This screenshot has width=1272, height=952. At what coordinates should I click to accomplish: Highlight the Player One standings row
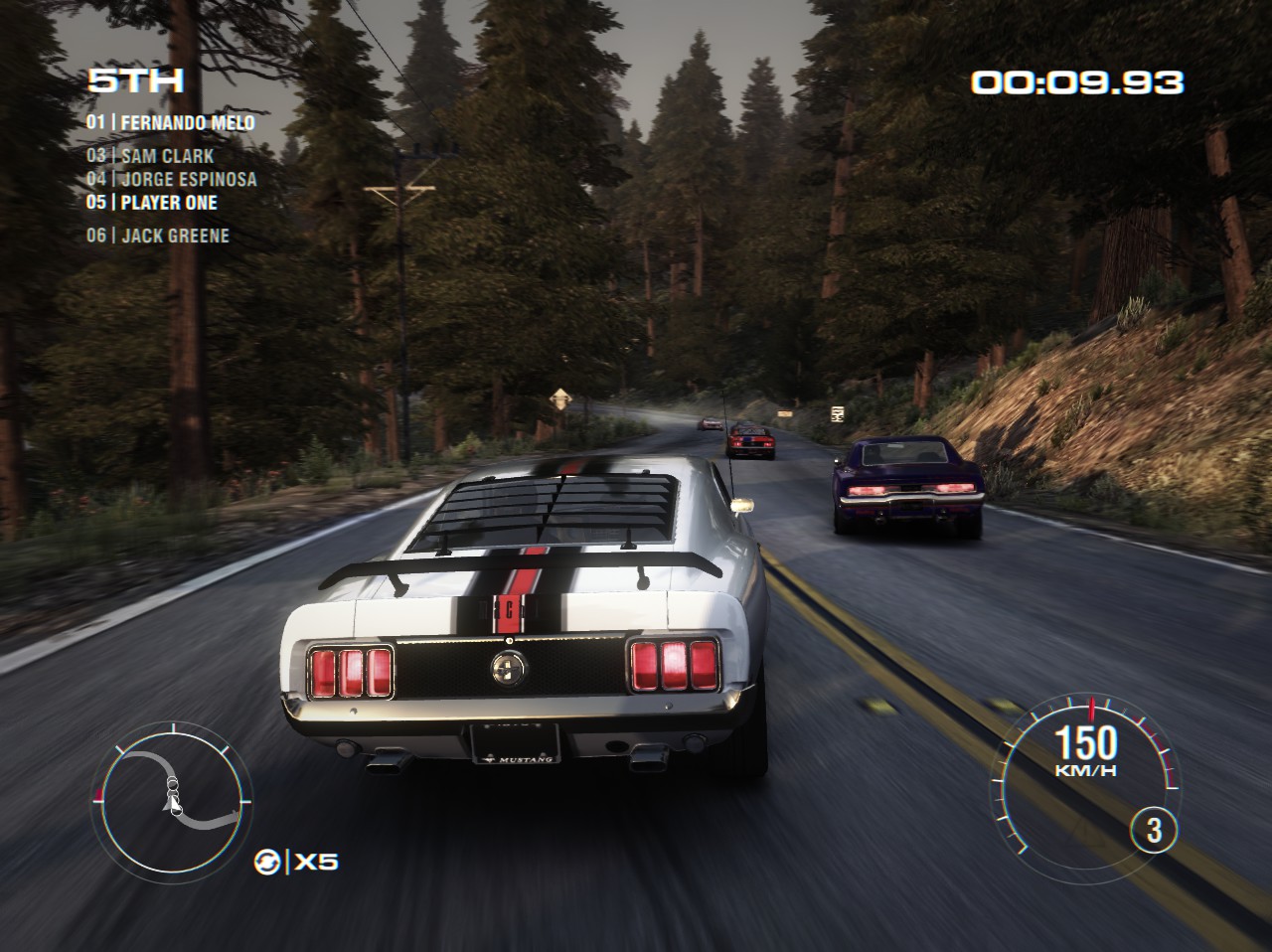point(151,203)
